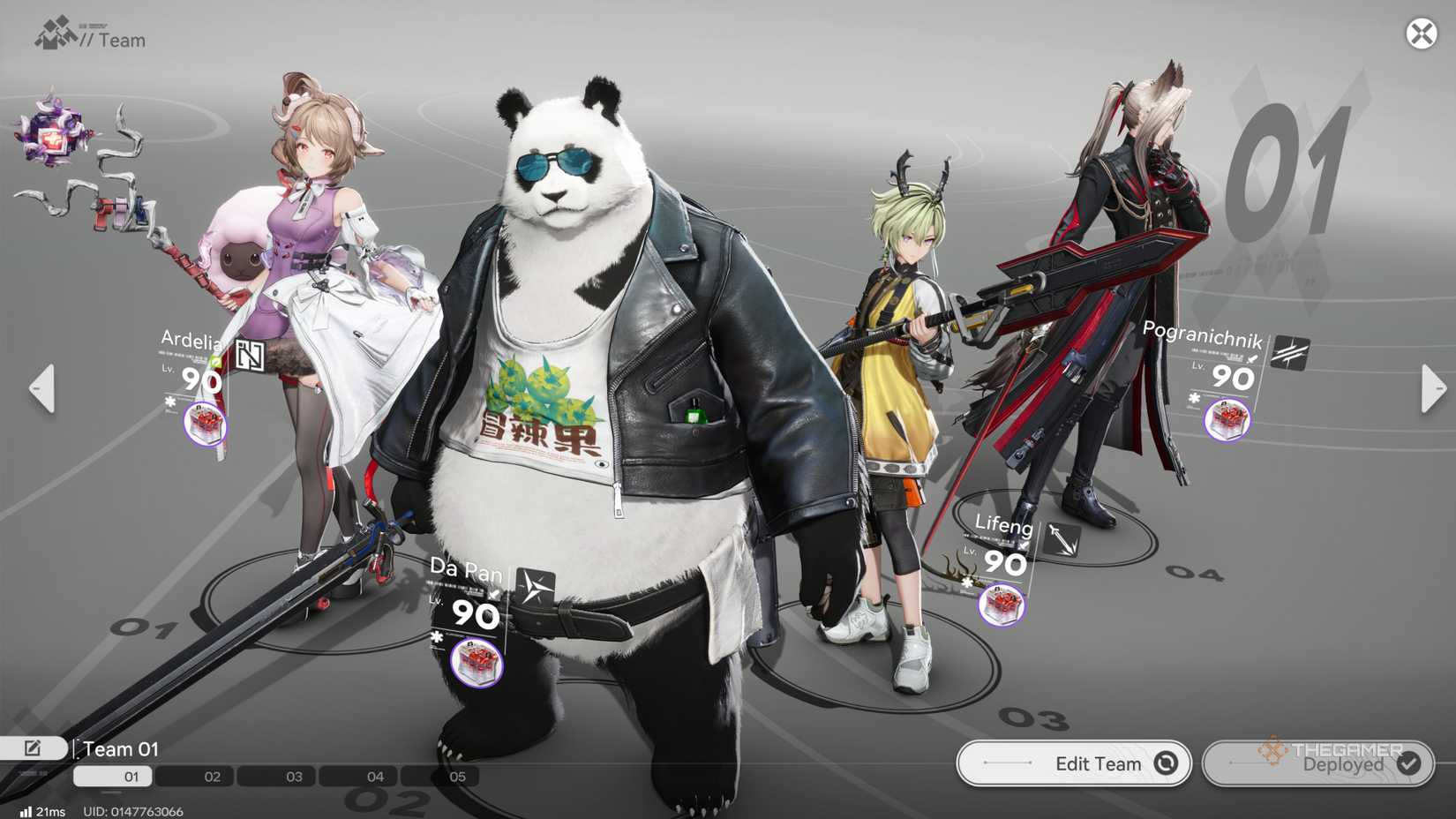Viewport: 1456px width, 819px height.
Task: Click Lifeng's sword class icon
Action: [1062, 540]
